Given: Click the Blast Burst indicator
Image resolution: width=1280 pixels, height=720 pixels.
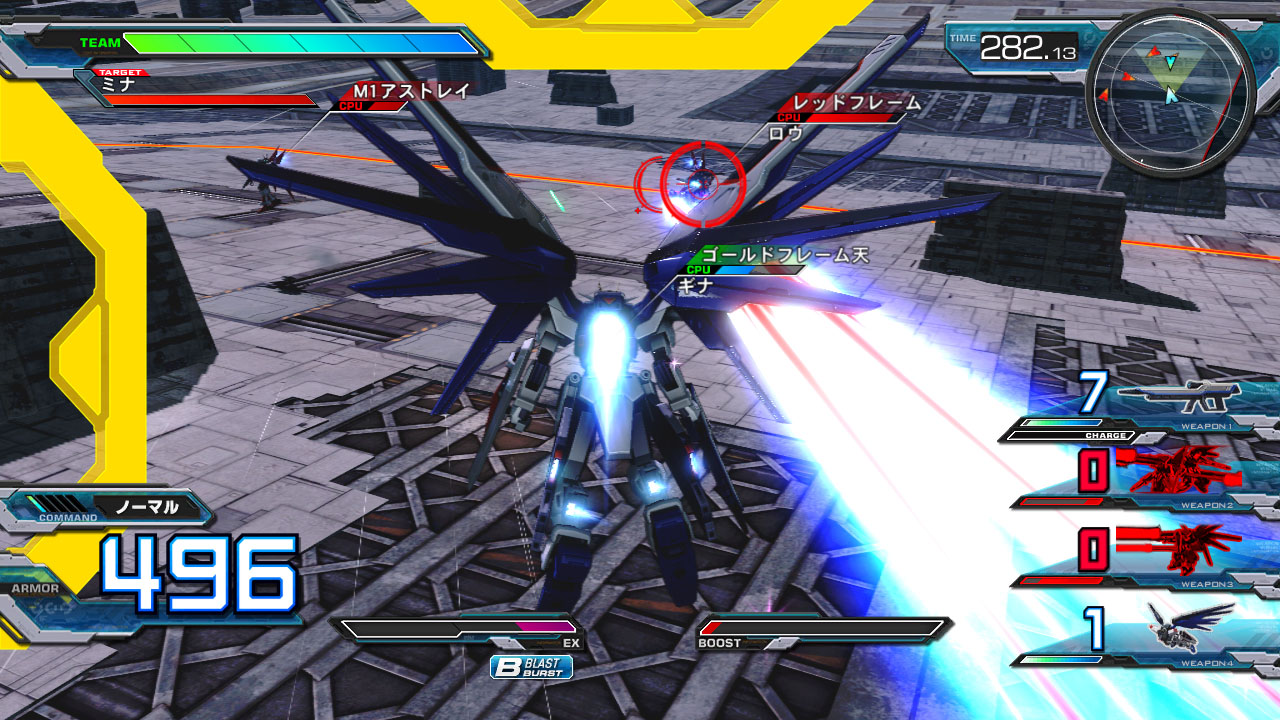Looking at the screenshot, I should pyautogui.click(x=531, y=667).
